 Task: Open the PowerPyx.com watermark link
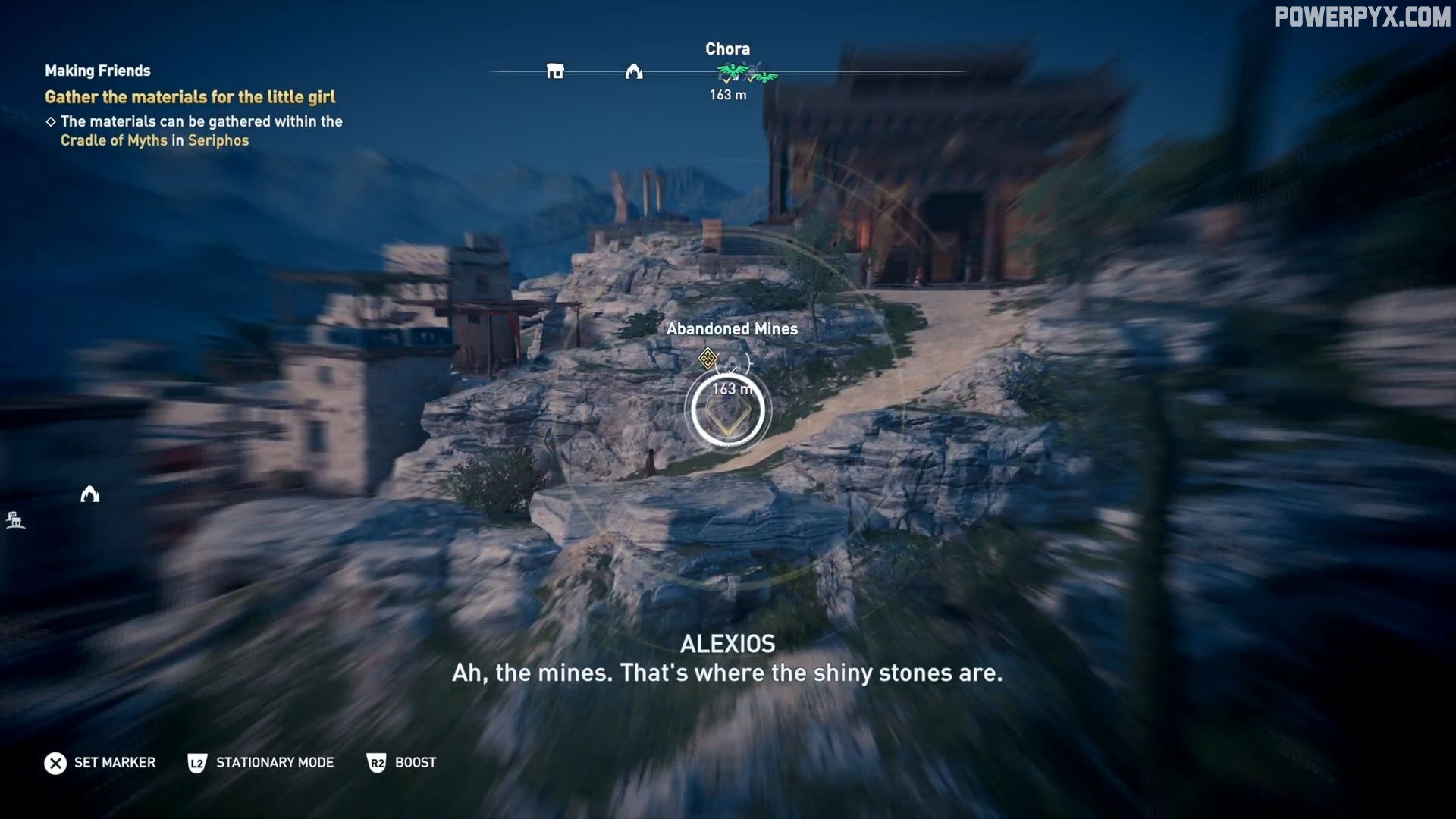pyautogui.click(x=1362, y=17)
